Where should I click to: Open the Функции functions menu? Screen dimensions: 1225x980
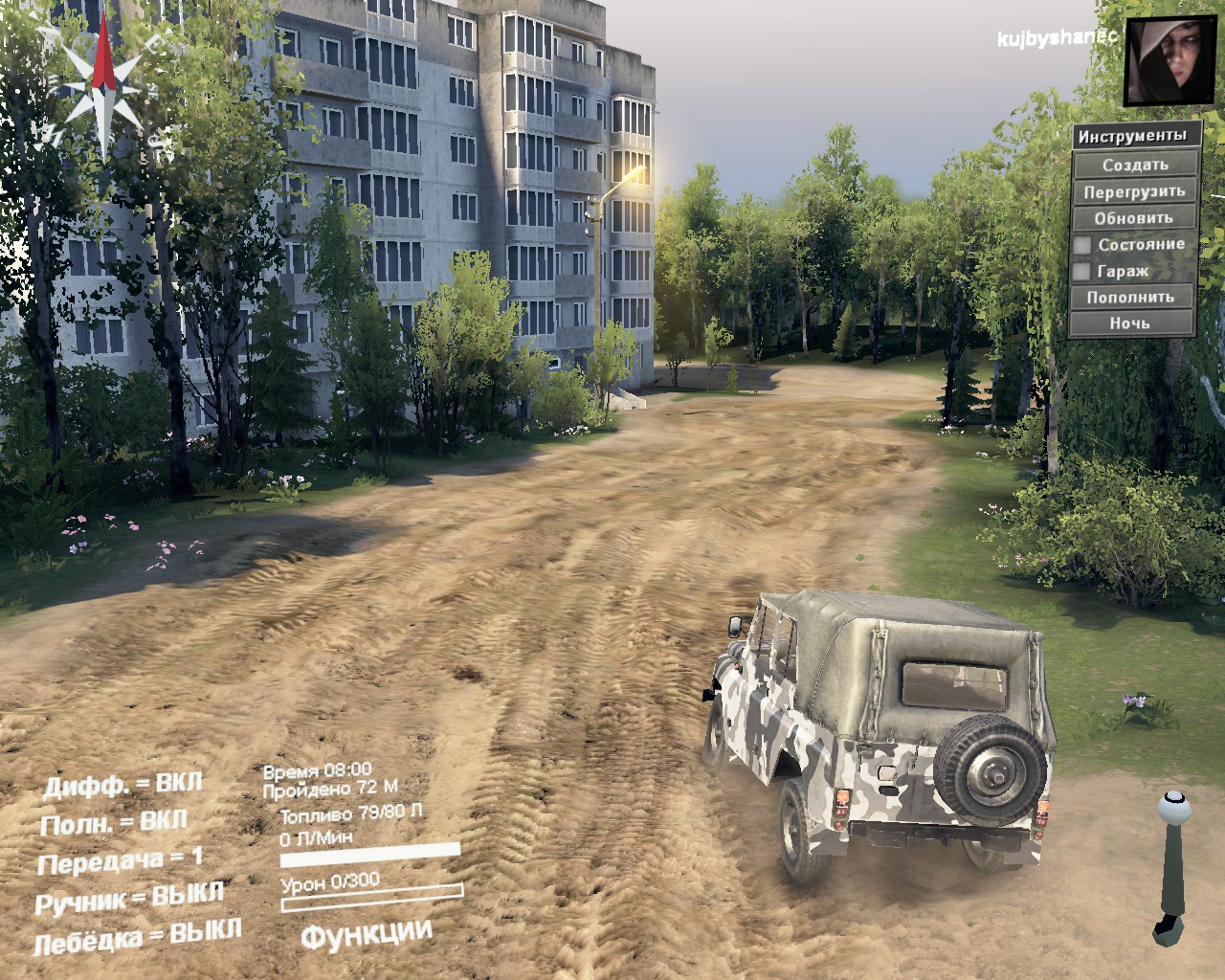[367, 933]
